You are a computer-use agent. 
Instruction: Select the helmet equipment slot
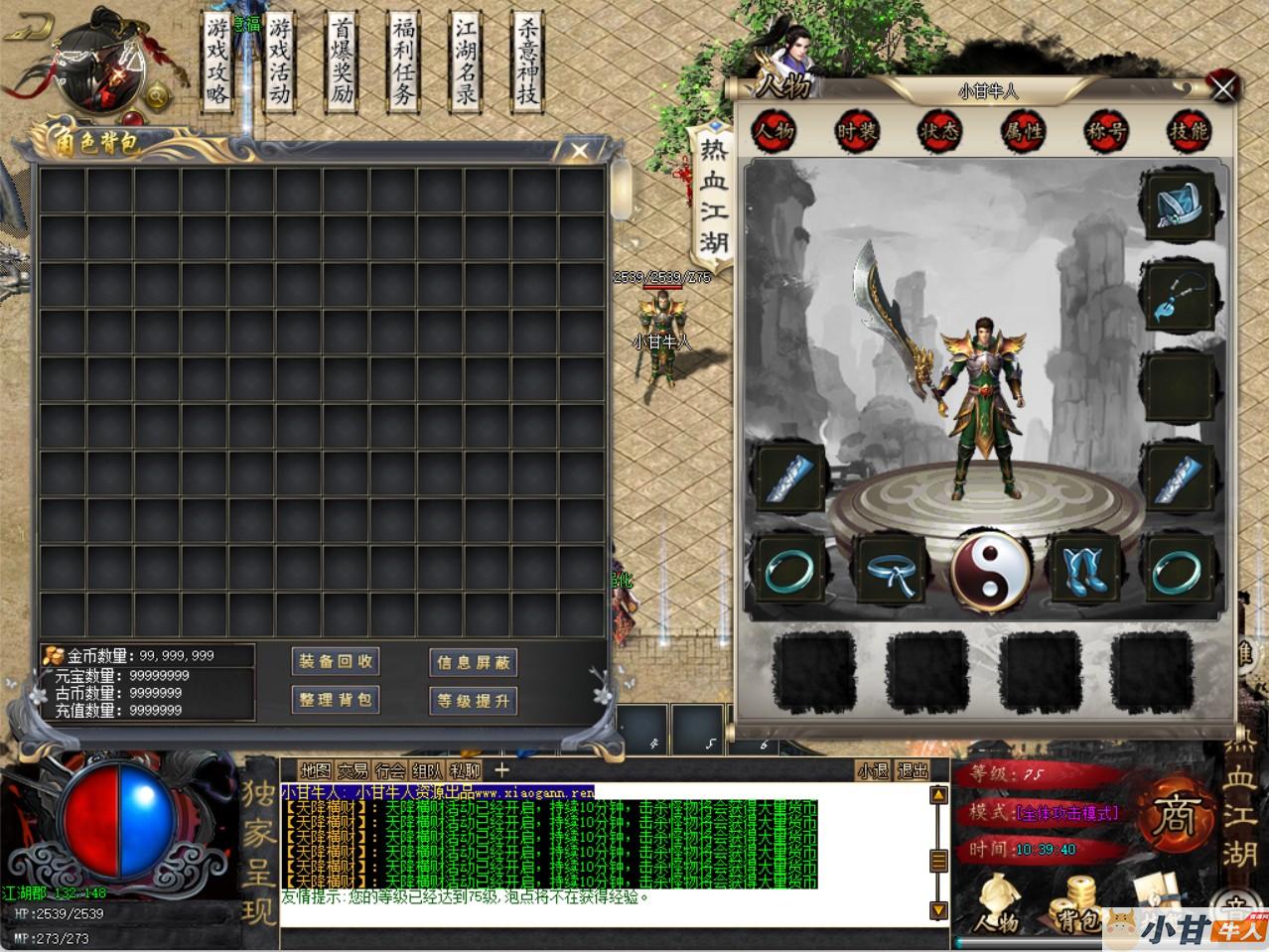click(x=1180, y=205)
